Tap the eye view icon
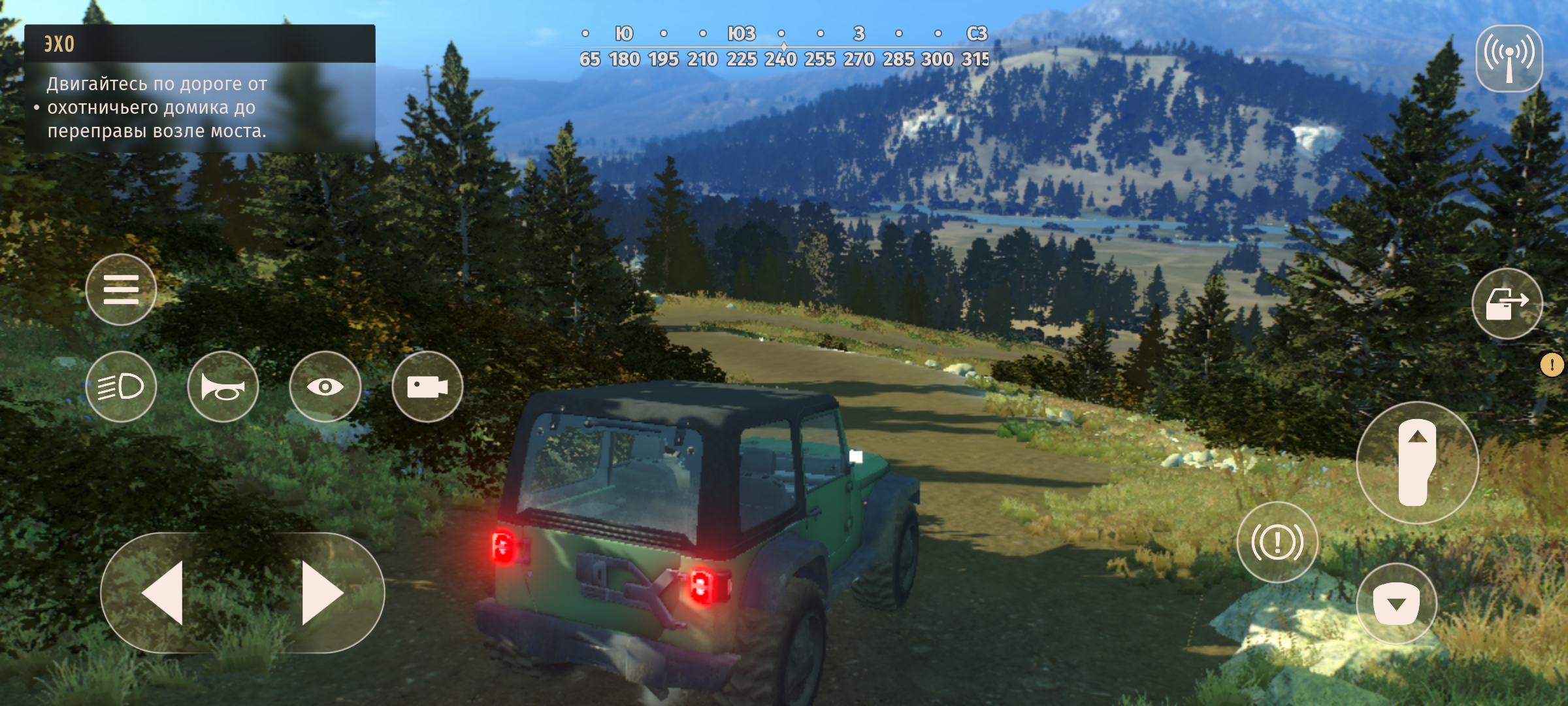Viewport: 1568px width, 706px height. click(x=325, y=386)
